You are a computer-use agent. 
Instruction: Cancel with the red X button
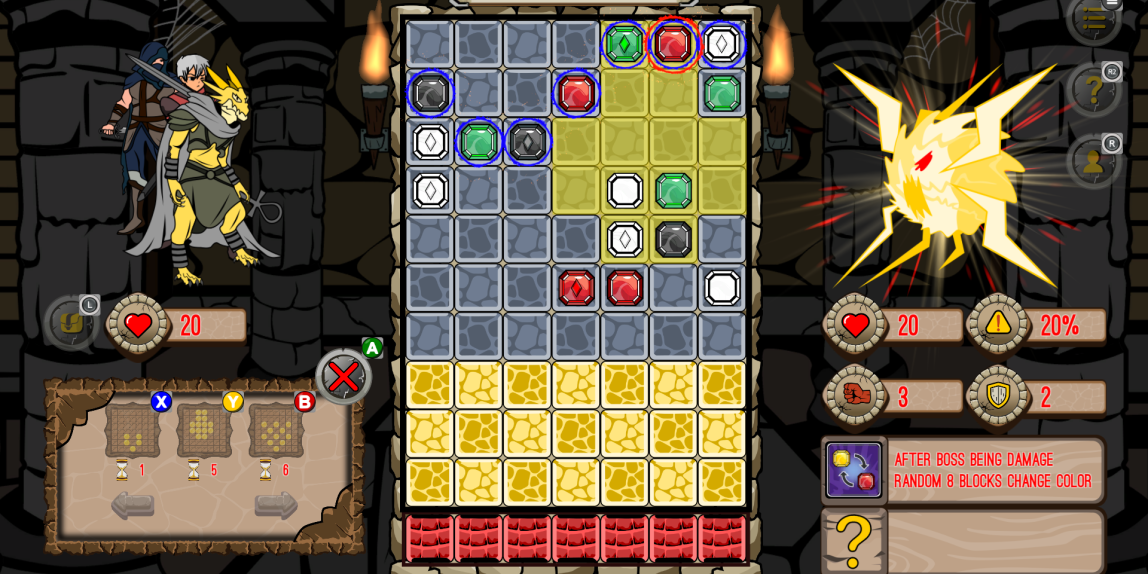tap(343, 377)
